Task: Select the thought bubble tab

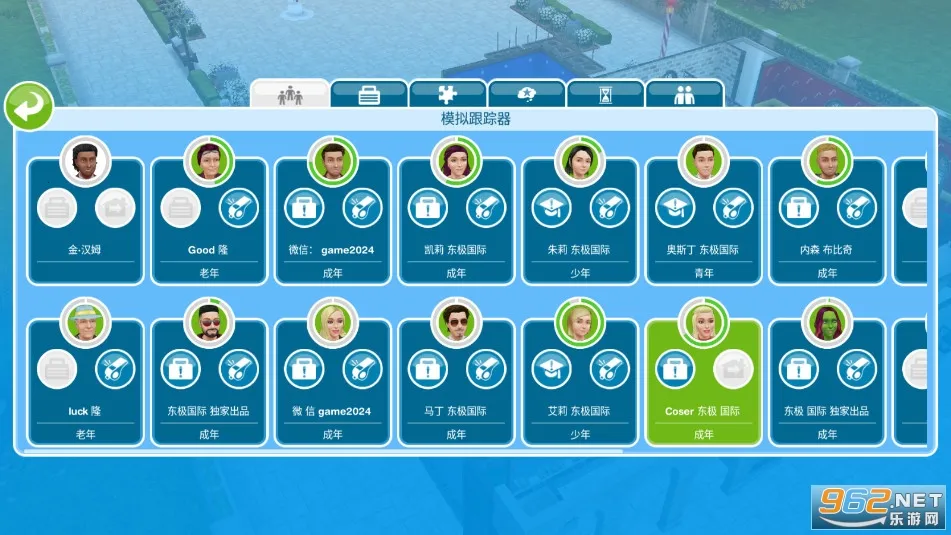Action: (x=526, y=95)
